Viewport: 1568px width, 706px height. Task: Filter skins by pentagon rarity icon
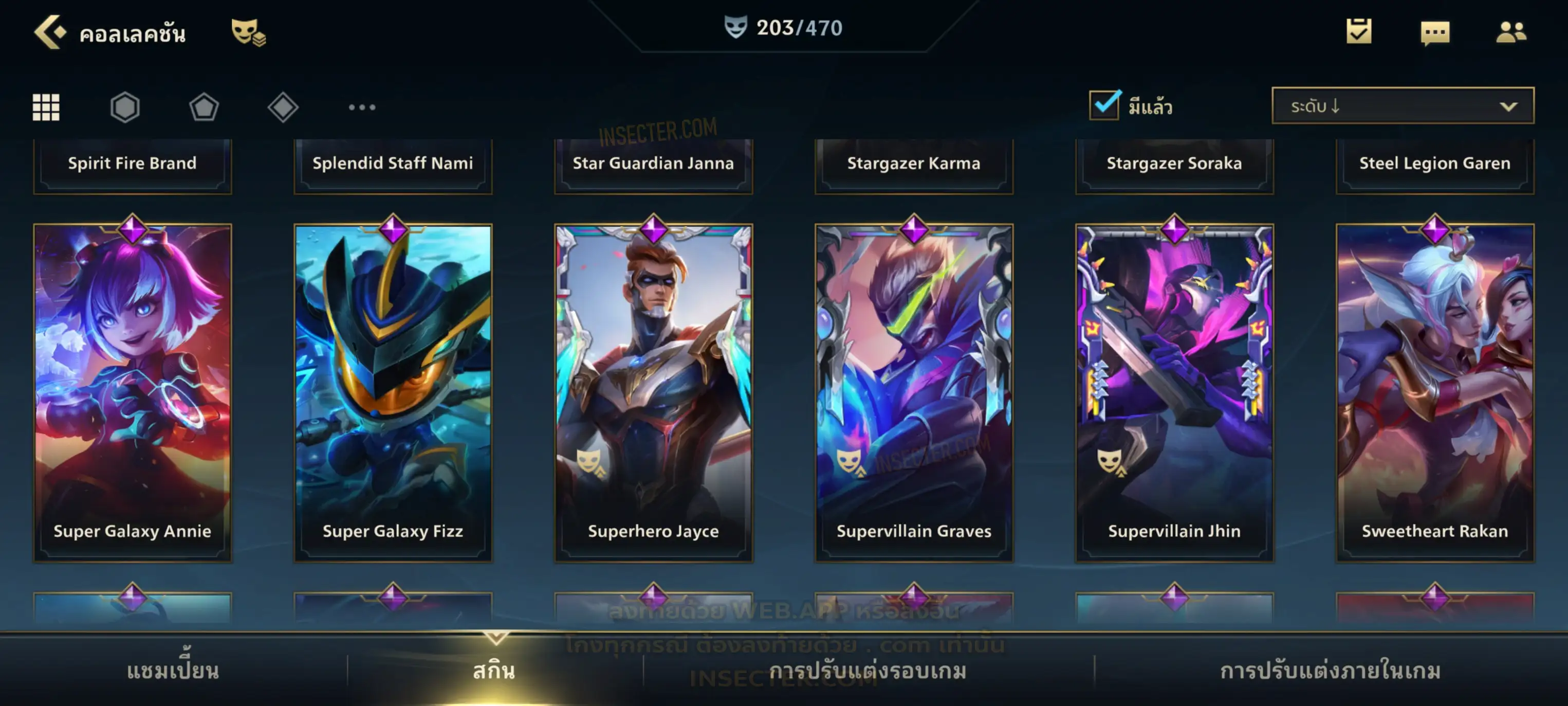tap(204, 107)
